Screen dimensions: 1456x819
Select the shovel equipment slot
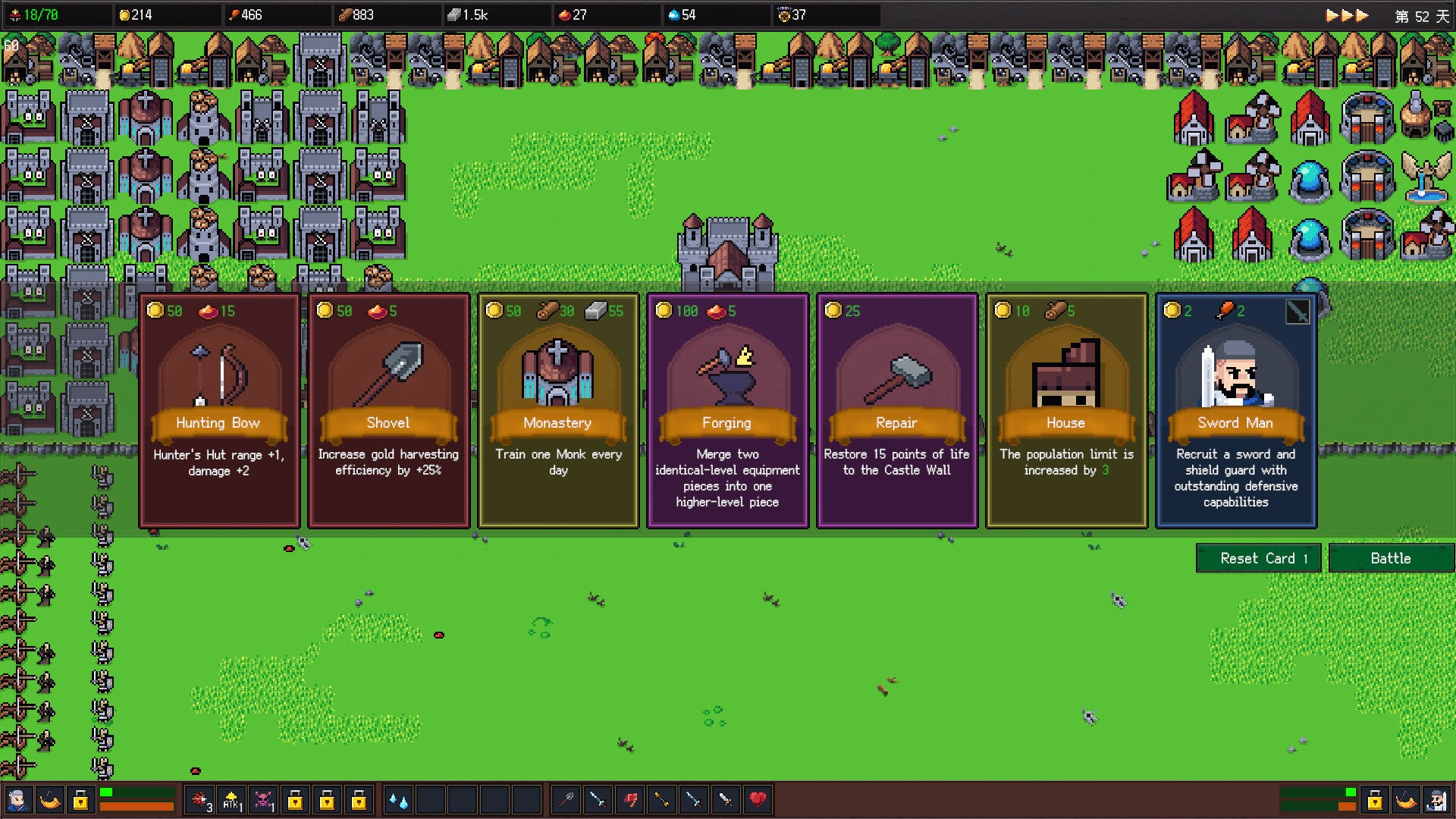pos(566,799)
